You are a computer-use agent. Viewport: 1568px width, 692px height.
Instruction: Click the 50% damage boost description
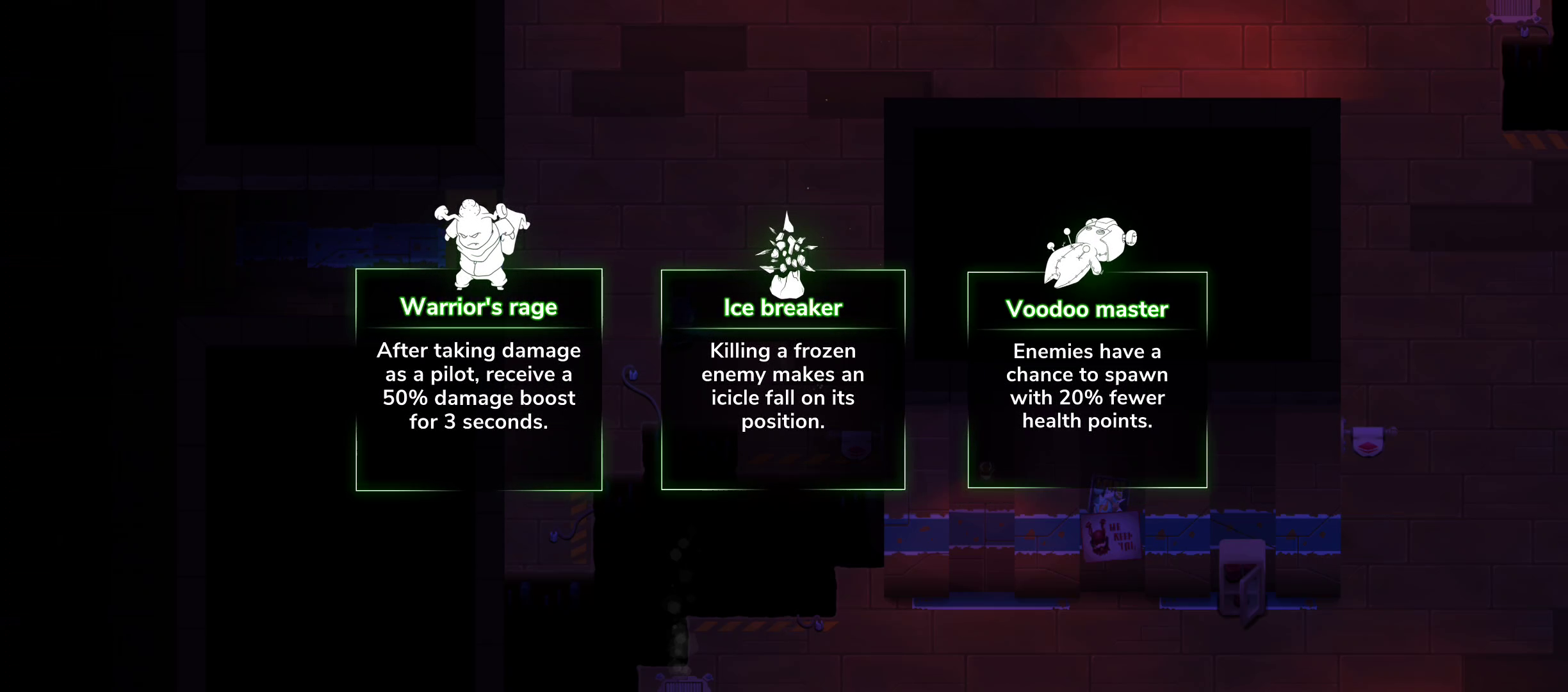[479, 386]
